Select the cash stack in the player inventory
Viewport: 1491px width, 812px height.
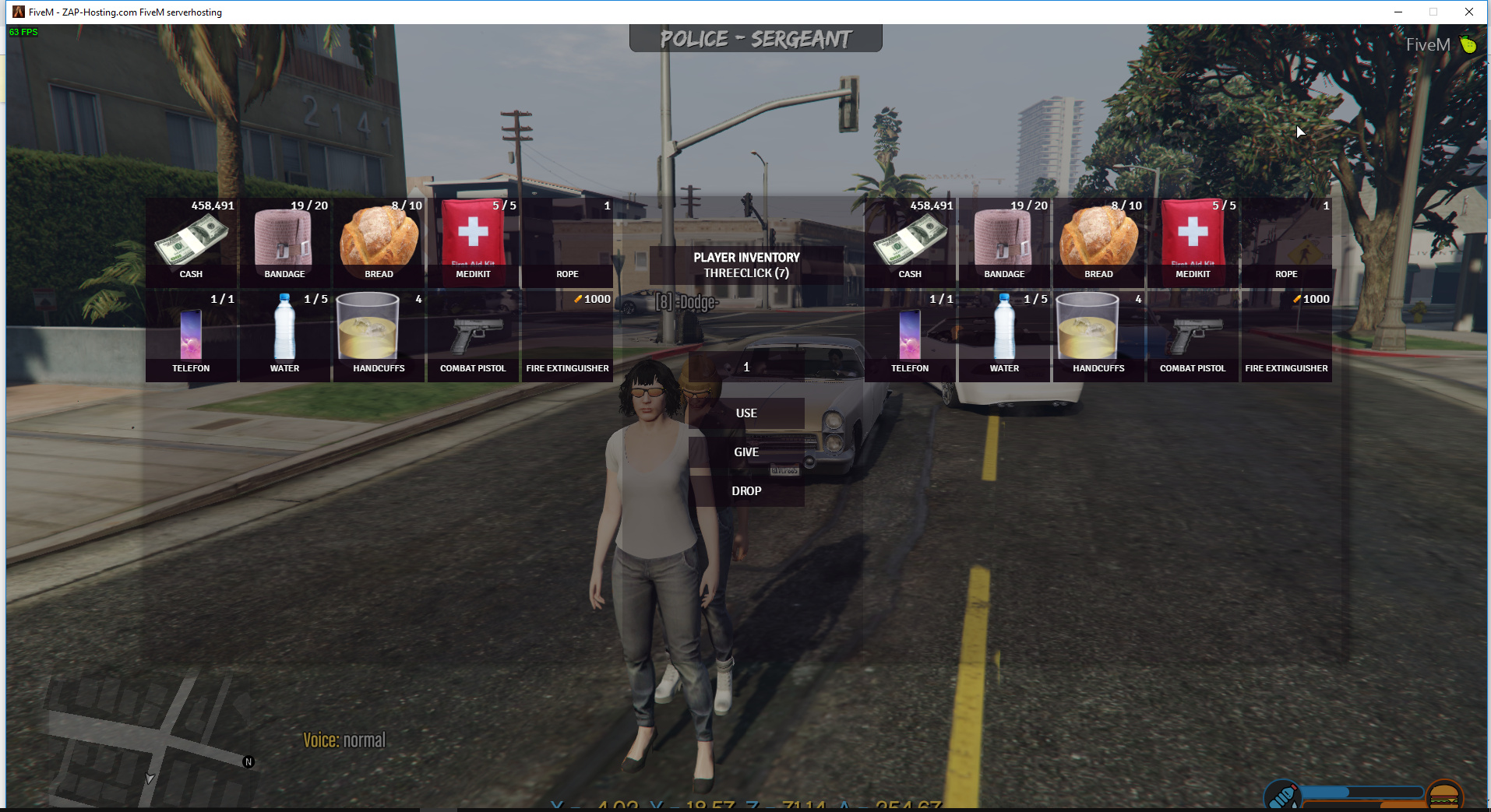pos(191,237)
